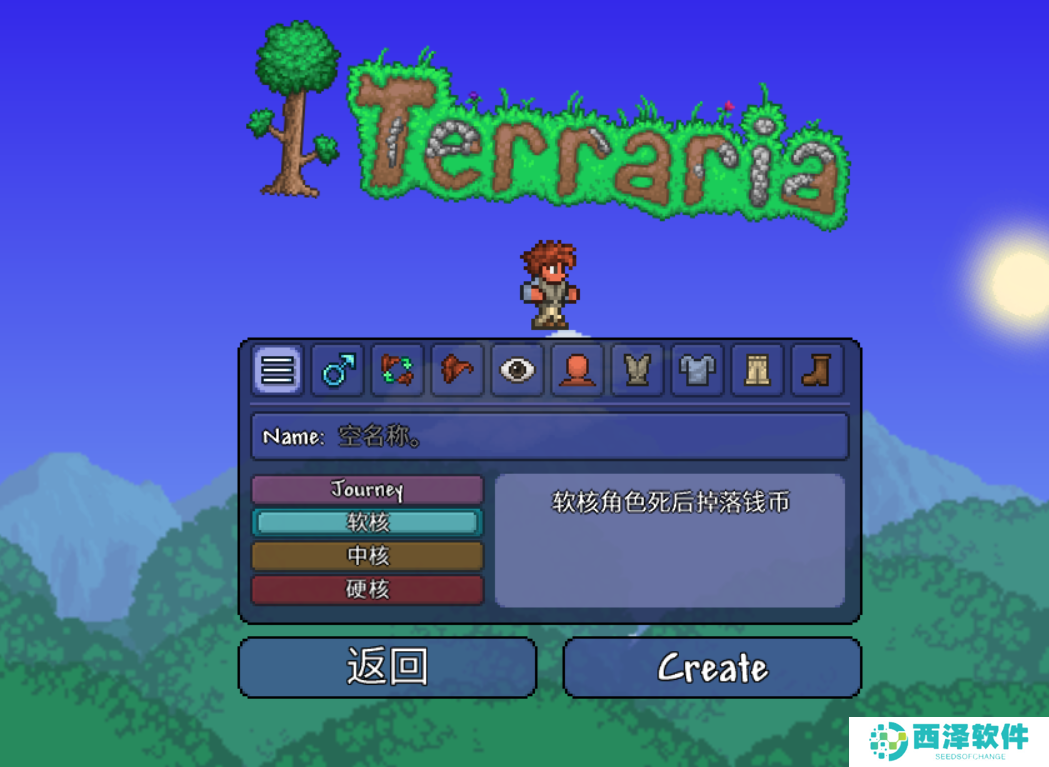Open the brown boot shoe color tab
The width and height of the screenshot is (1049, 767).
point(817,371)
